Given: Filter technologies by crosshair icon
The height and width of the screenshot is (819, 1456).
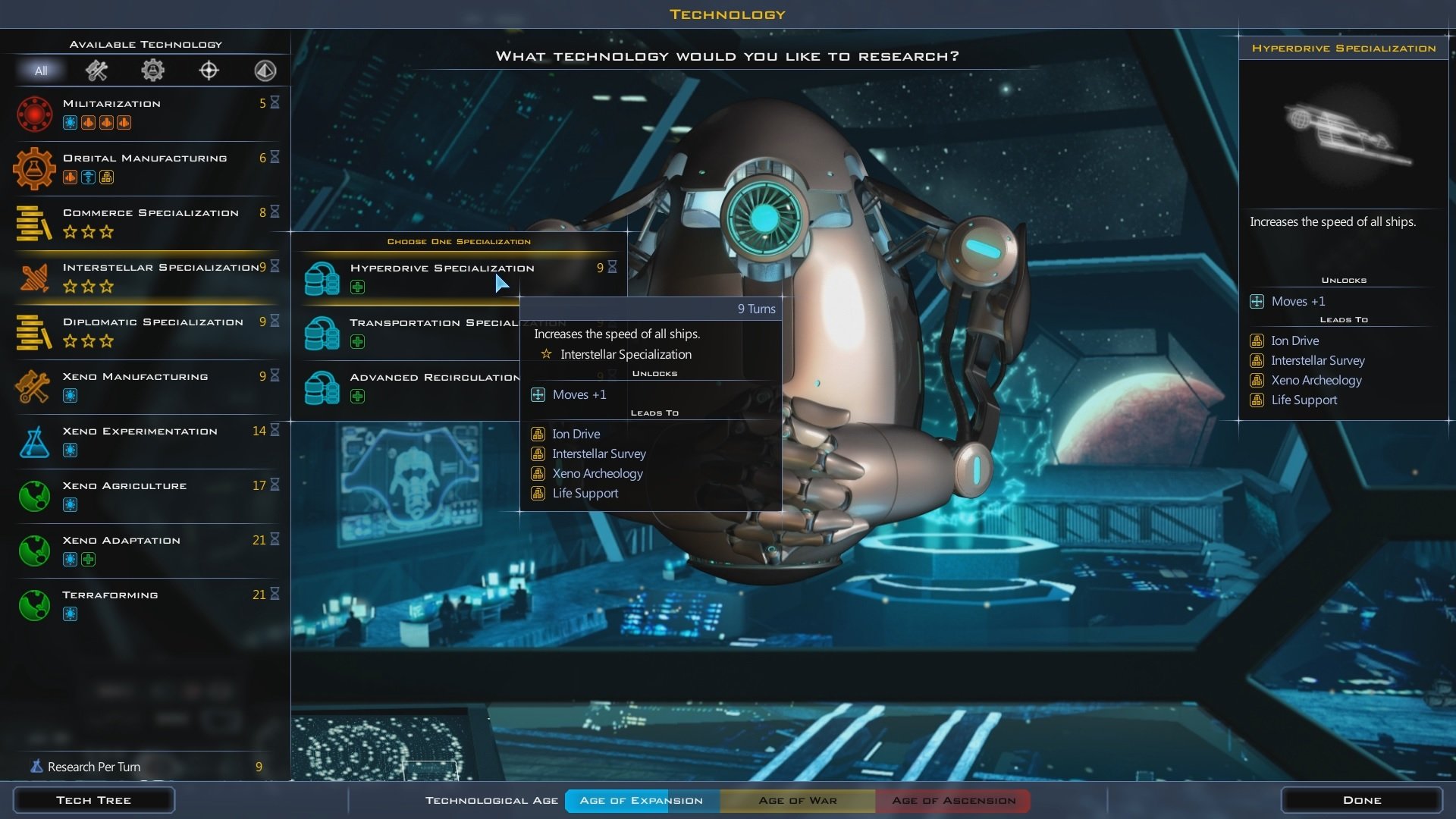Looking at the screenshot, I should (x=209, y=71).
